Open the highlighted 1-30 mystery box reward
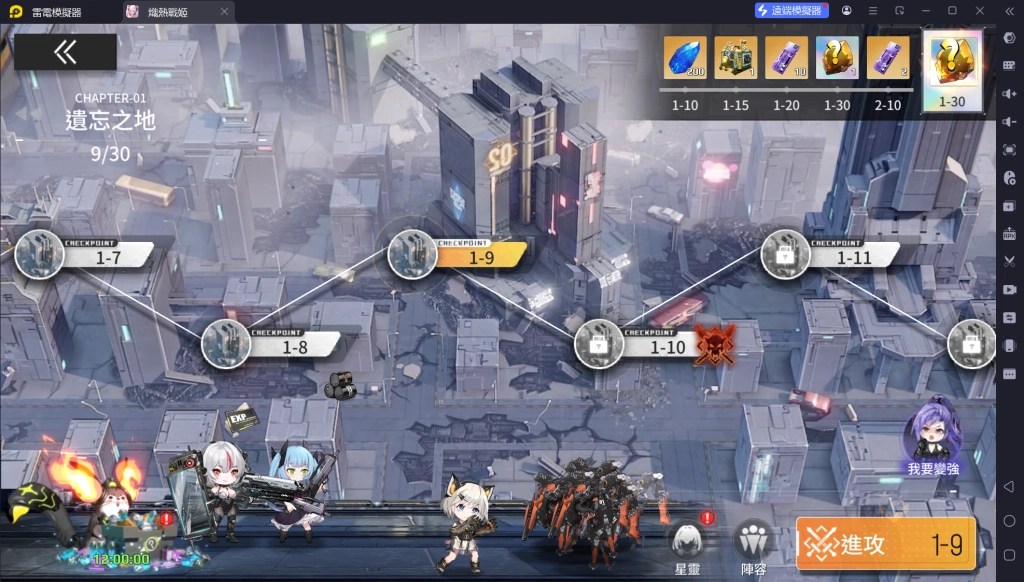The width and height of the screenshot is (1024, 582). (951, 63)
